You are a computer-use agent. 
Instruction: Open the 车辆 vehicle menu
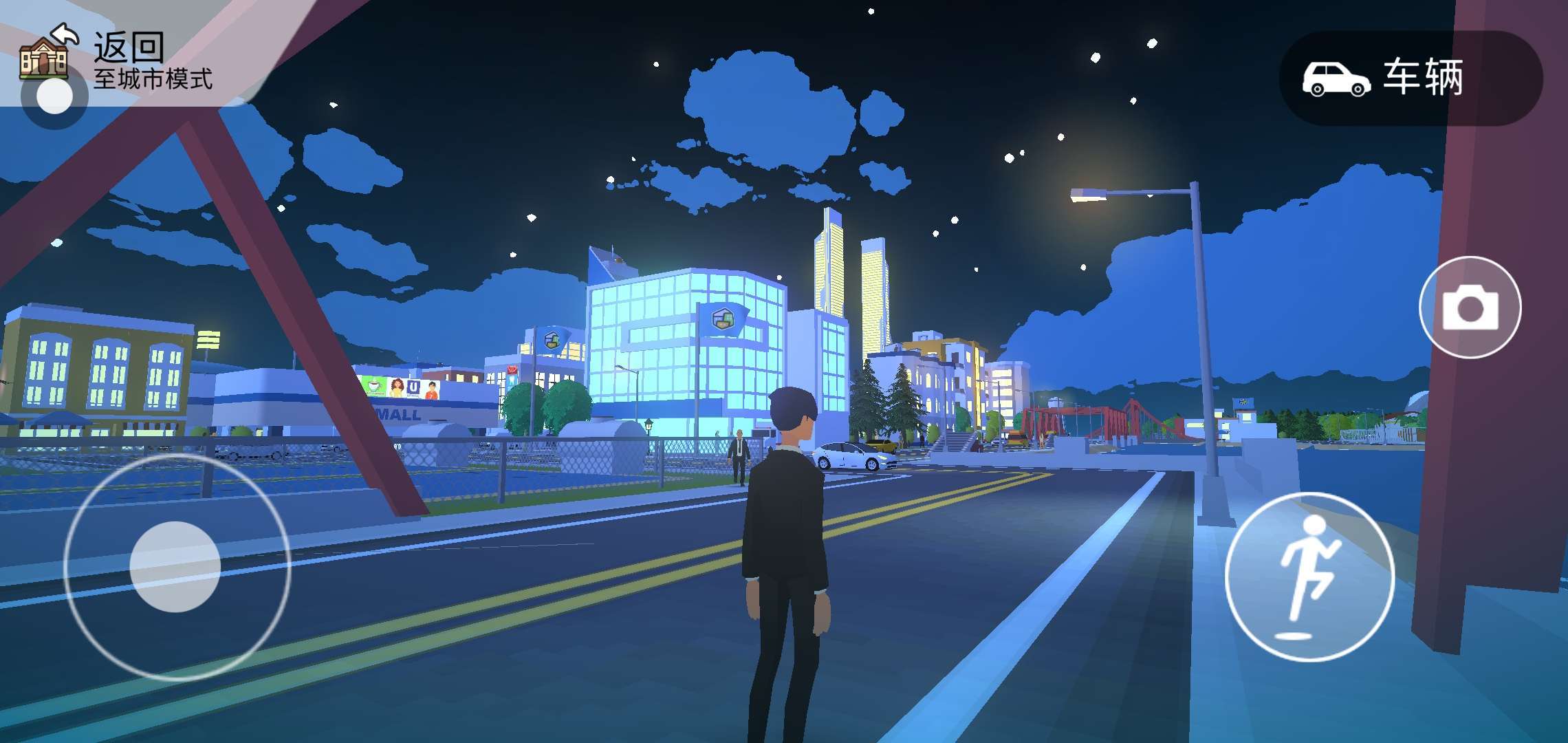(1410, 78)
